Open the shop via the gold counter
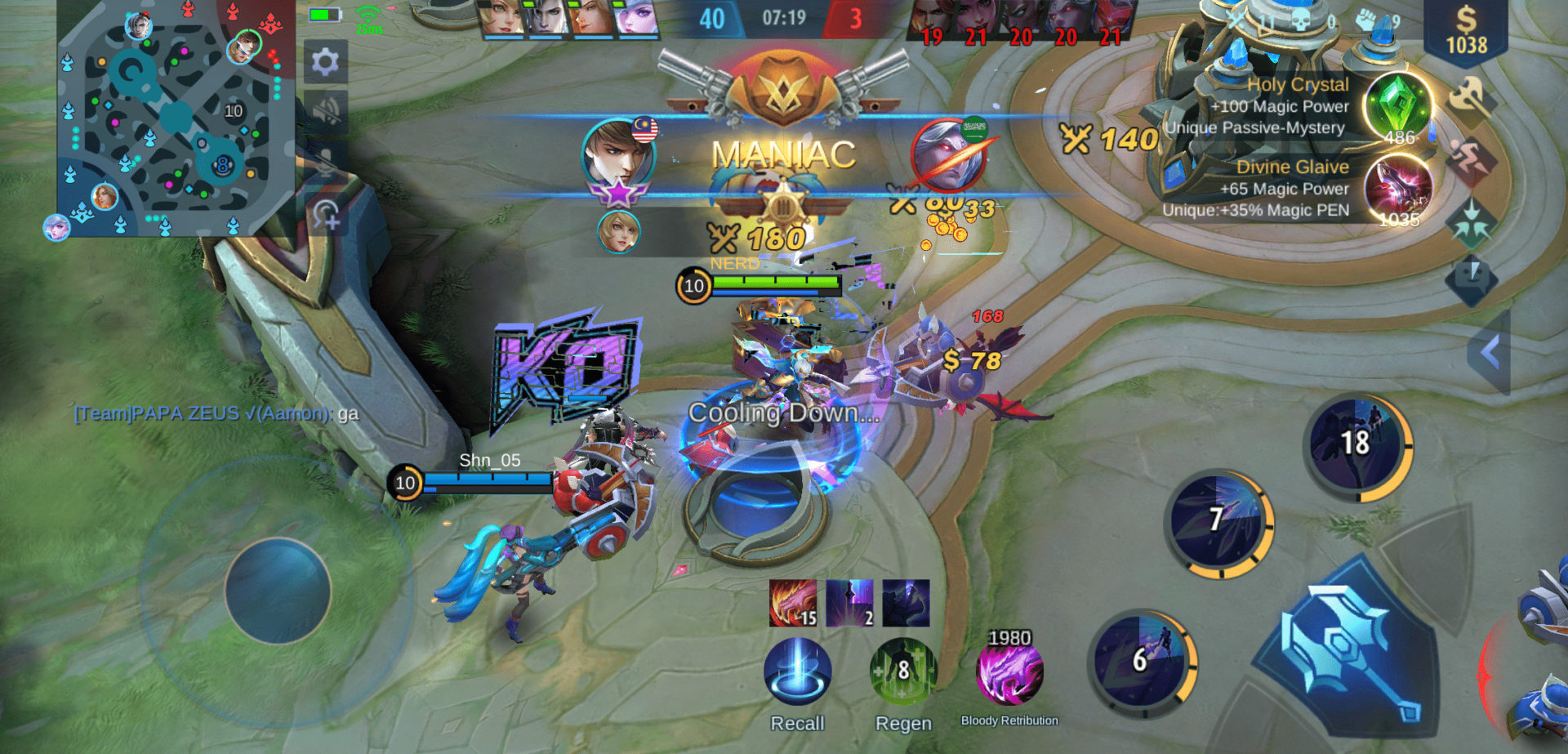1568x754 pixels. click(1466, 31)
